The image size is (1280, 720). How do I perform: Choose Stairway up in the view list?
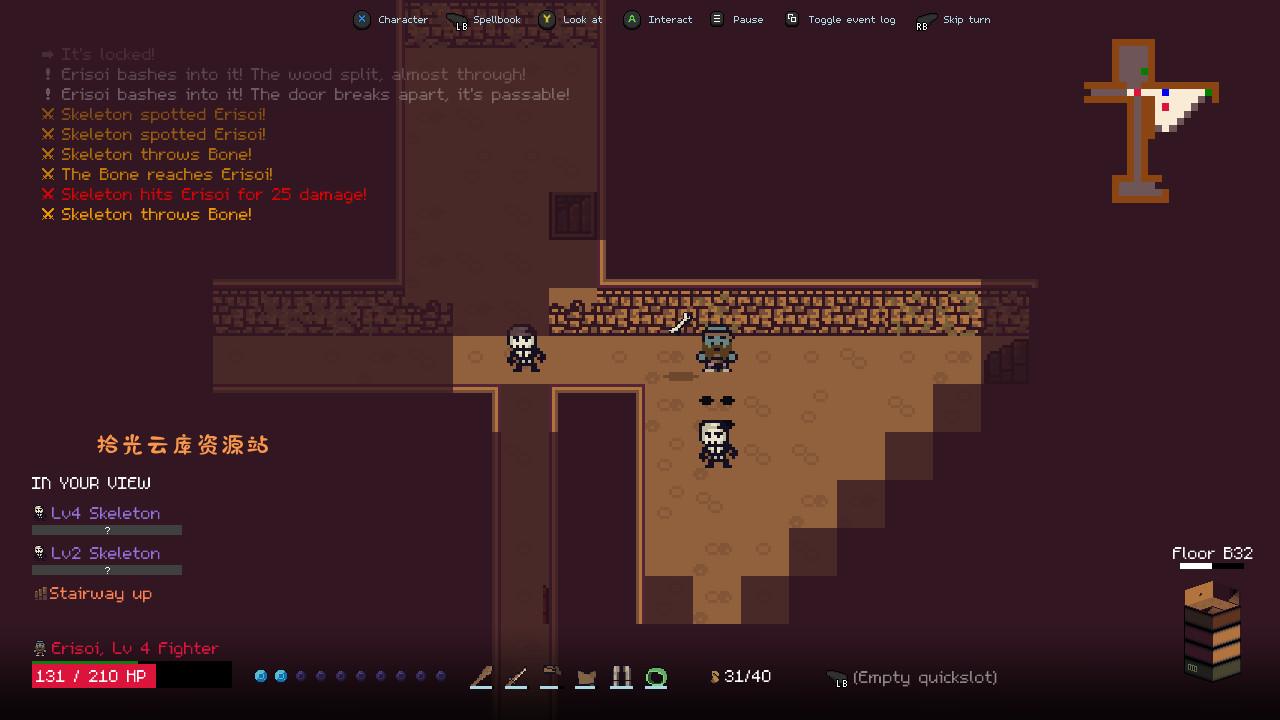coord(100,593)
